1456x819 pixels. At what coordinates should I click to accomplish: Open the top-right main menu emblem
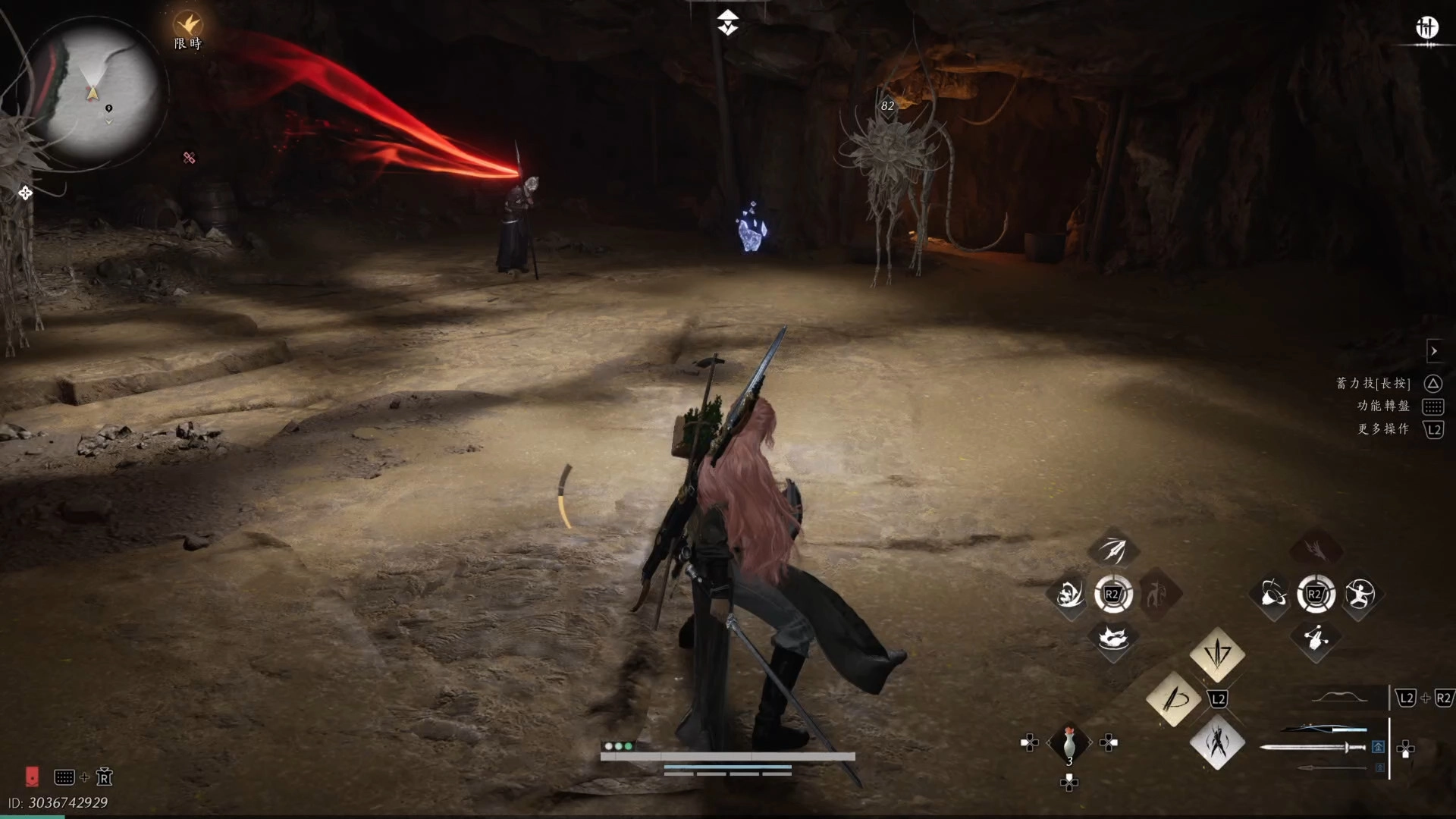1426,29
